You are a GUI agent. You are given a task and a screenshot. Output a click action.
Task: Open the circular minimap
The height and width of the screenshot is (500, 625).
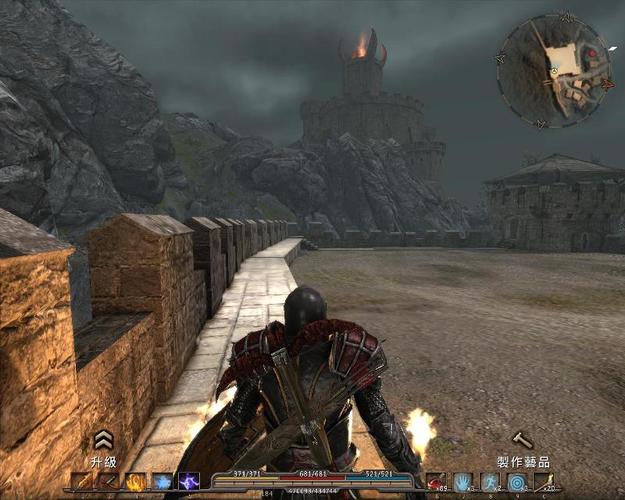(x=553, y=69)
